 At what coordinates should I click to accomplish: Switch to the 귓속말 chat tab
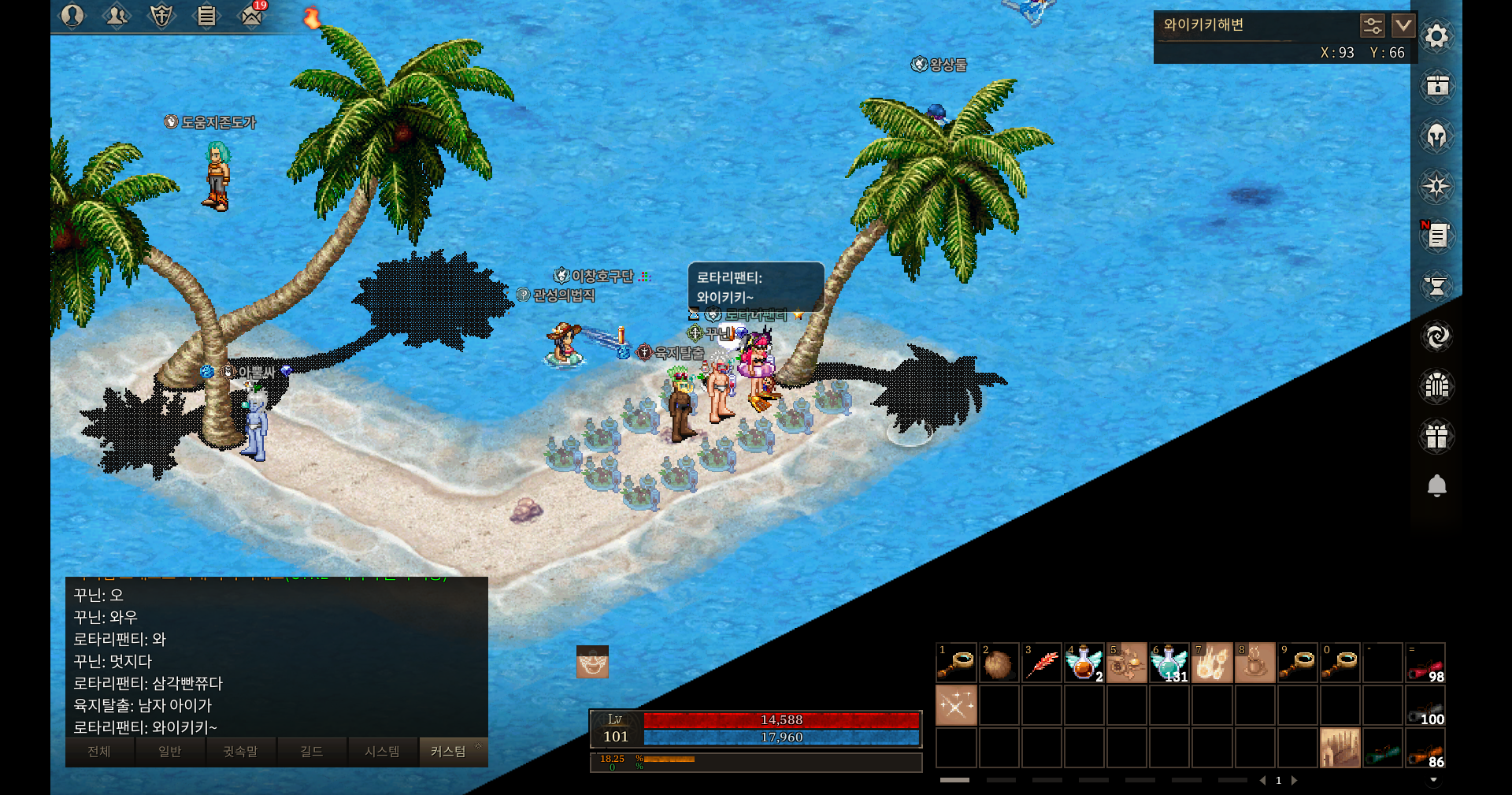coord(240,752)
